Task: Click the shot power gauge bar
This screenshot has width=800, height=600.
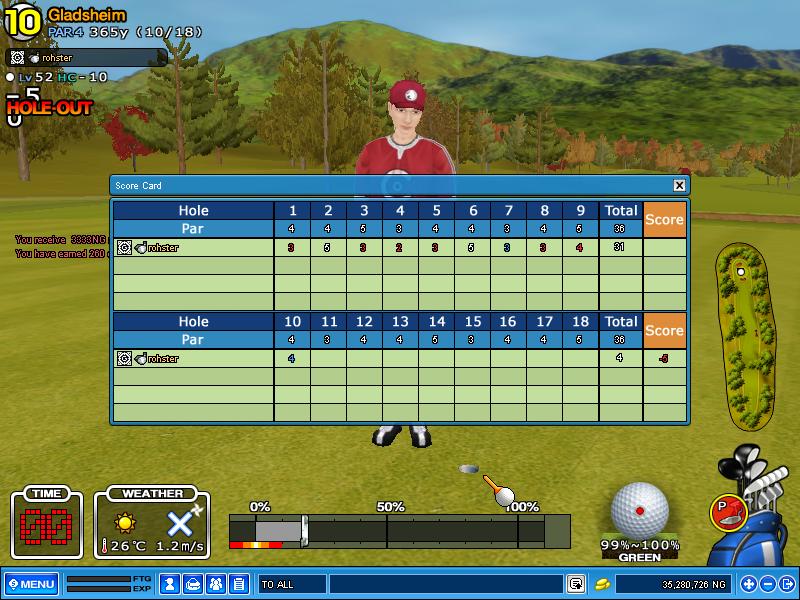Action: [x=400, y=530]
